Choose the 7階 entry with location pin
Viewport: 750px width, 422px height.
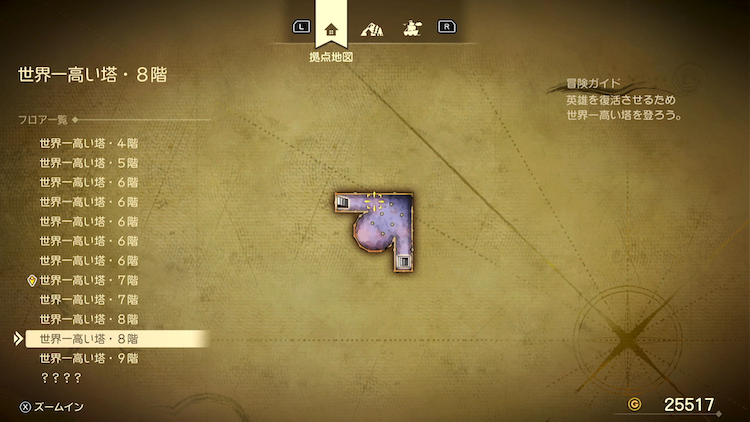click(x=88, y=280)
